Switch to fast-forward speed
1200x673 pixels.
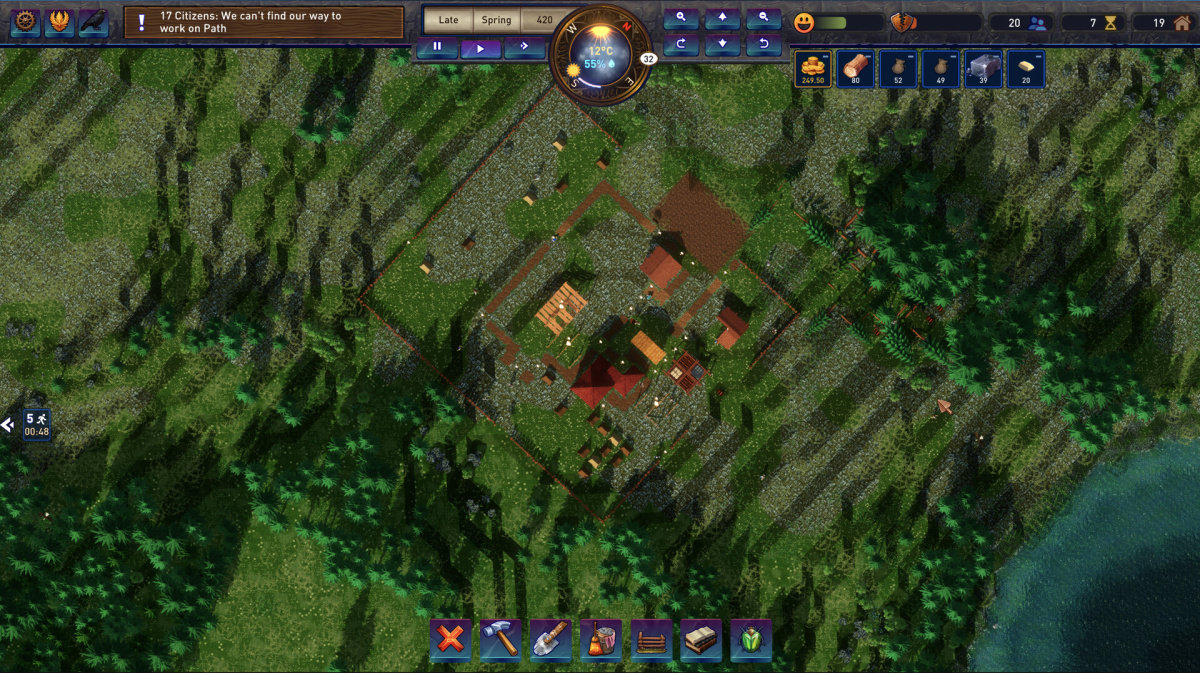[x=524, y=47]
